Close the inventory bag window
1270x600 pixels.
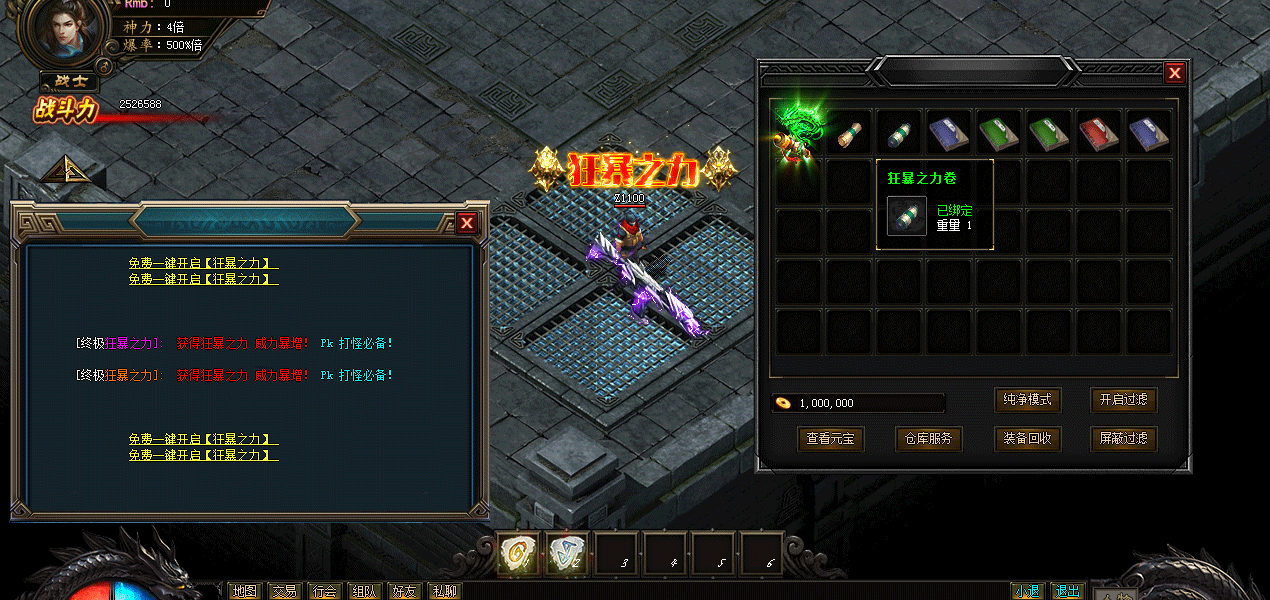pyautogui.click(x=1175, y=73)
